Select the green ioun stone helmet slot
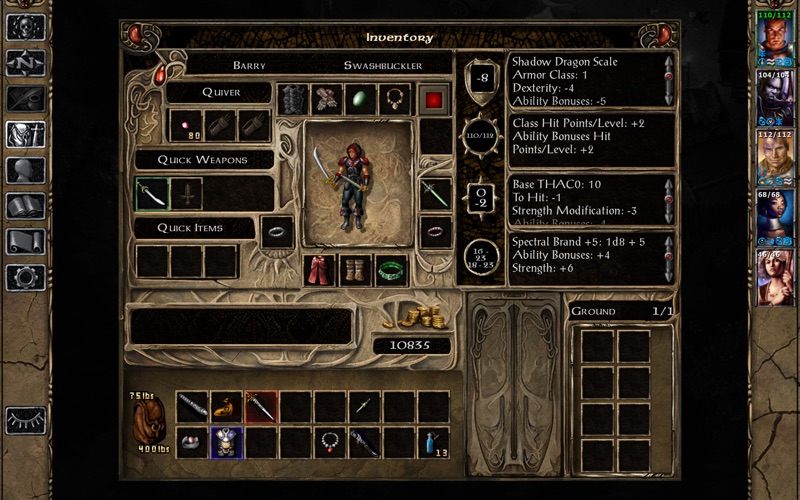 tap(361, 99)
